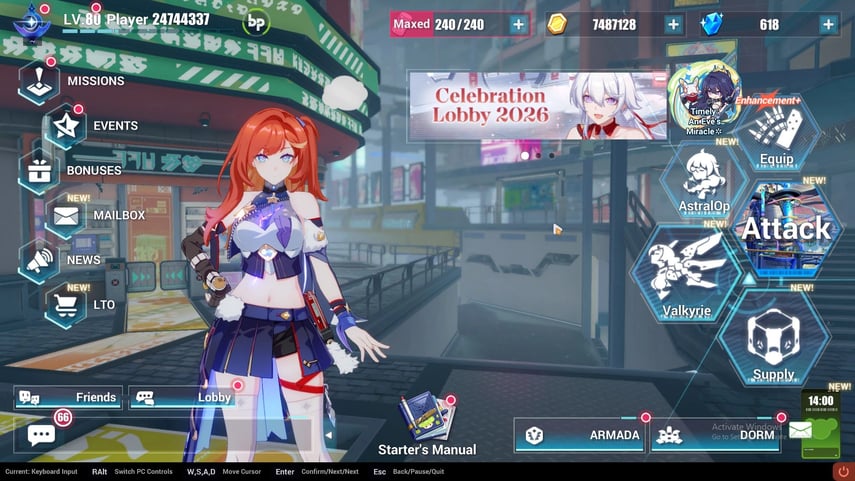The width and height of the screenshot is (855, 481).
Task: Open the chat speech bubble
Action: 41,435
